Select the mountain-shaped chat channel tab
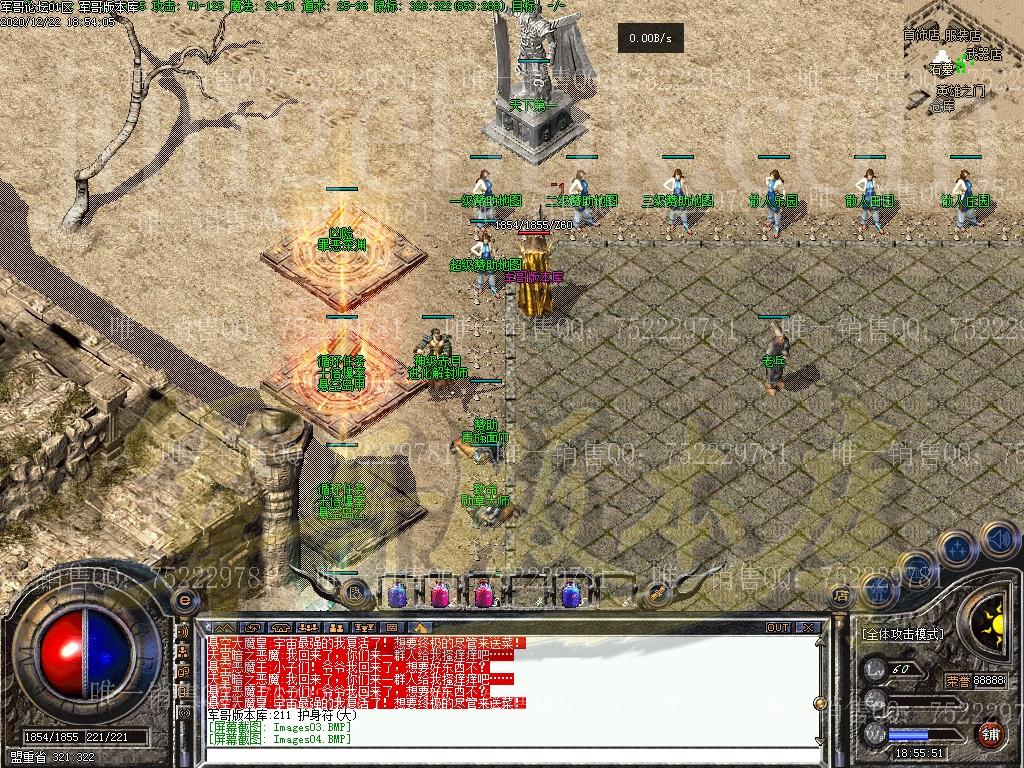 click(226, 628)
